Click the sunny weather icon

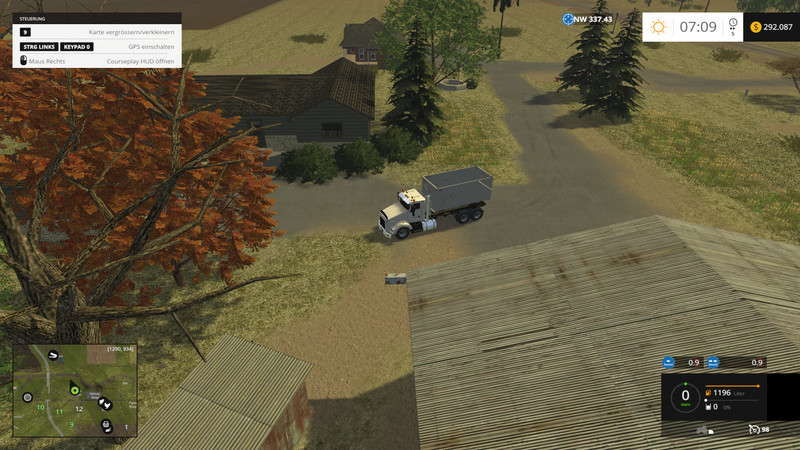(658, 27)
